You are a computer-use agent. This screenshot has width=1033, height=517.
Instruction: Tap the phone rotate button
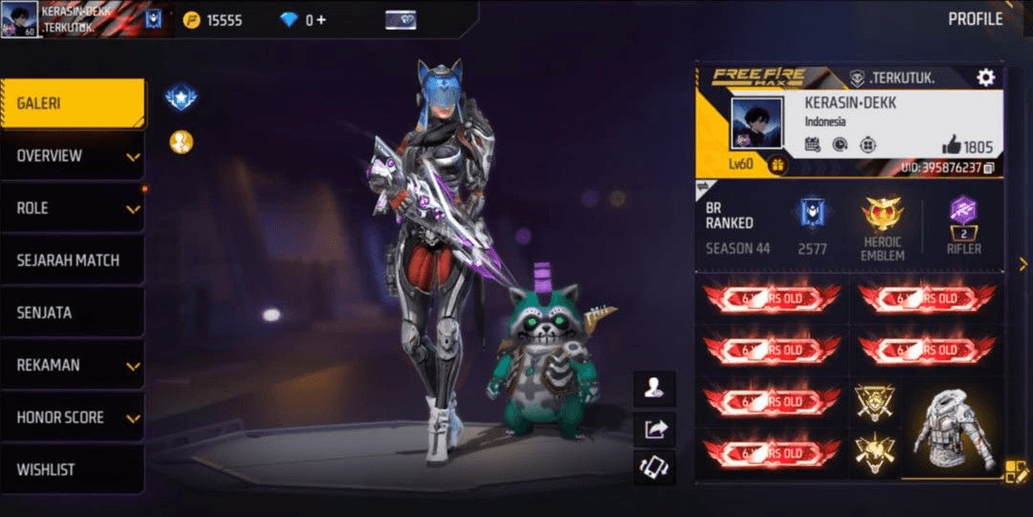click(x=655, y=467)
